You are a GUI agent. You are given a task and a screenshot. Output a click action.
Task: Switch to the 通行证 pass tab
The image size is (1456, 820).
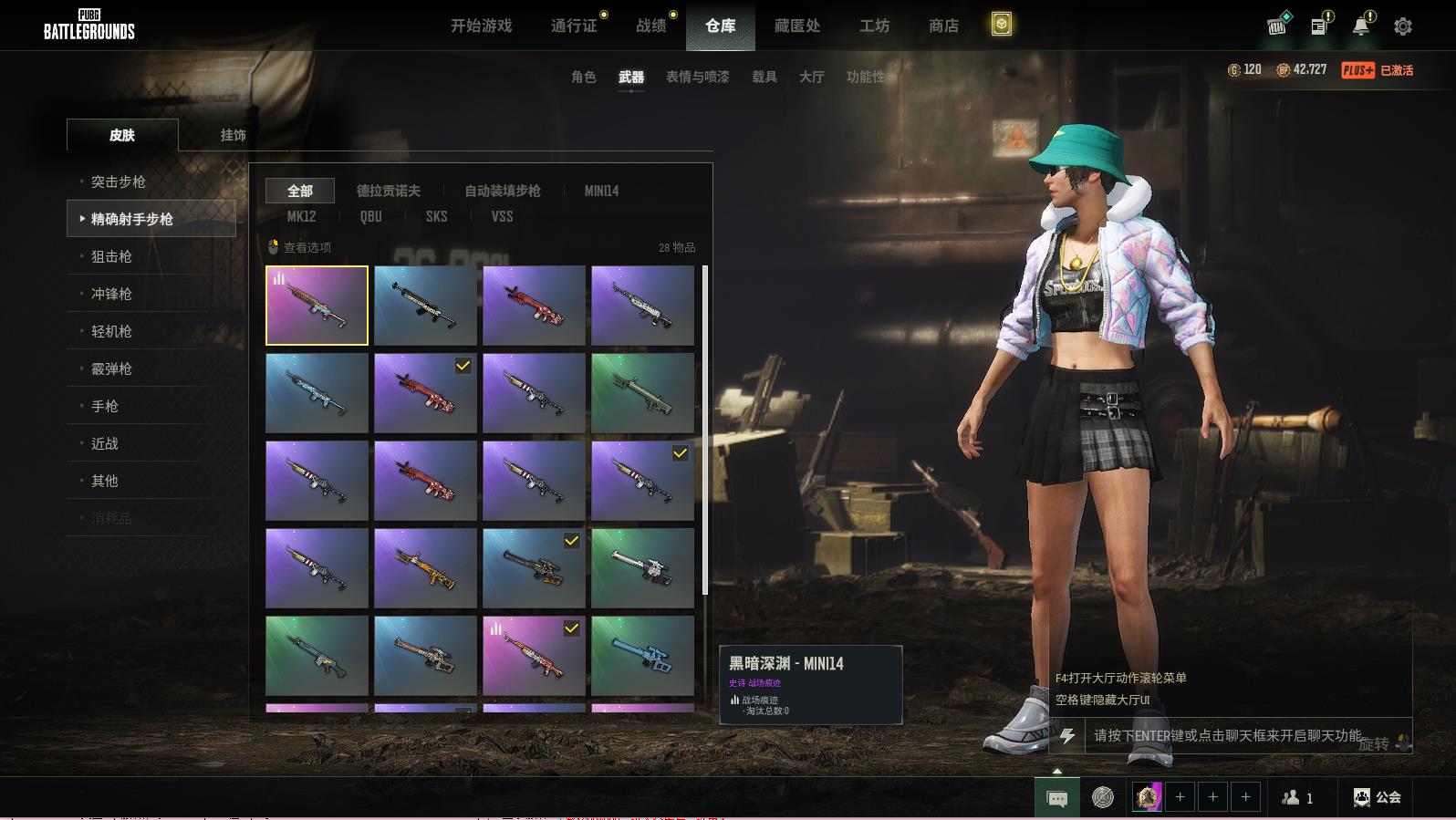(574, 26)
